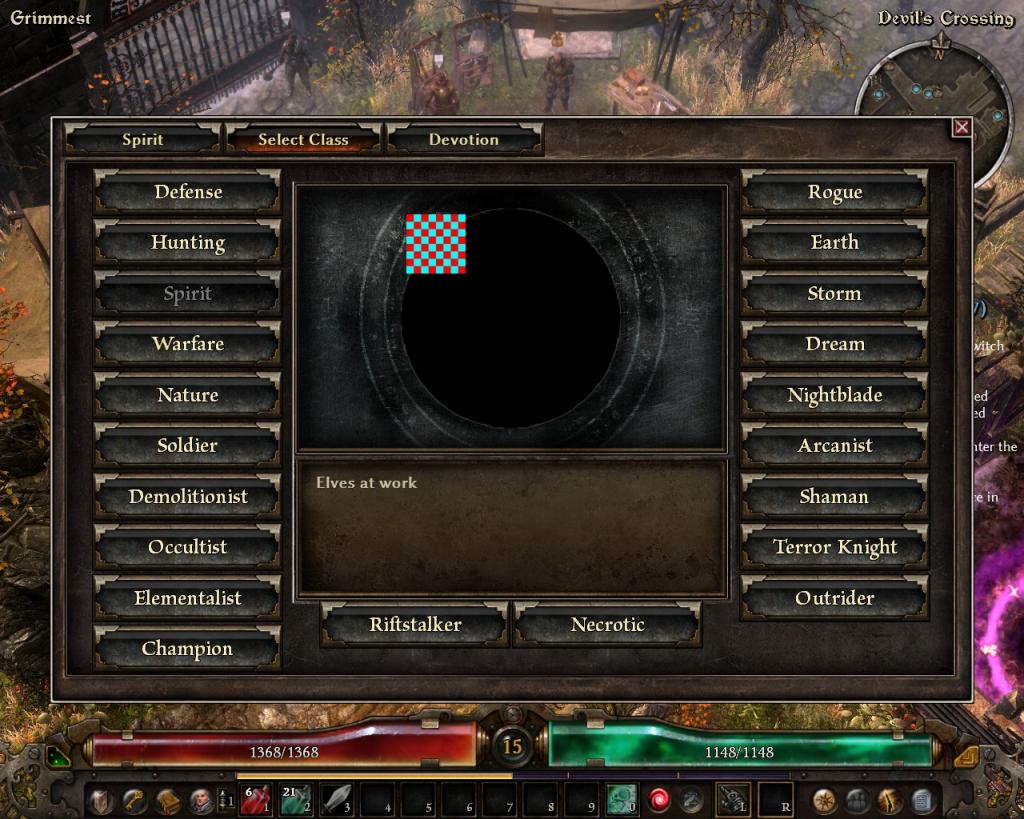This screenshot has width=1024, height=819.
Task: Pick the Demolitionist class
Action: (187, 497)
